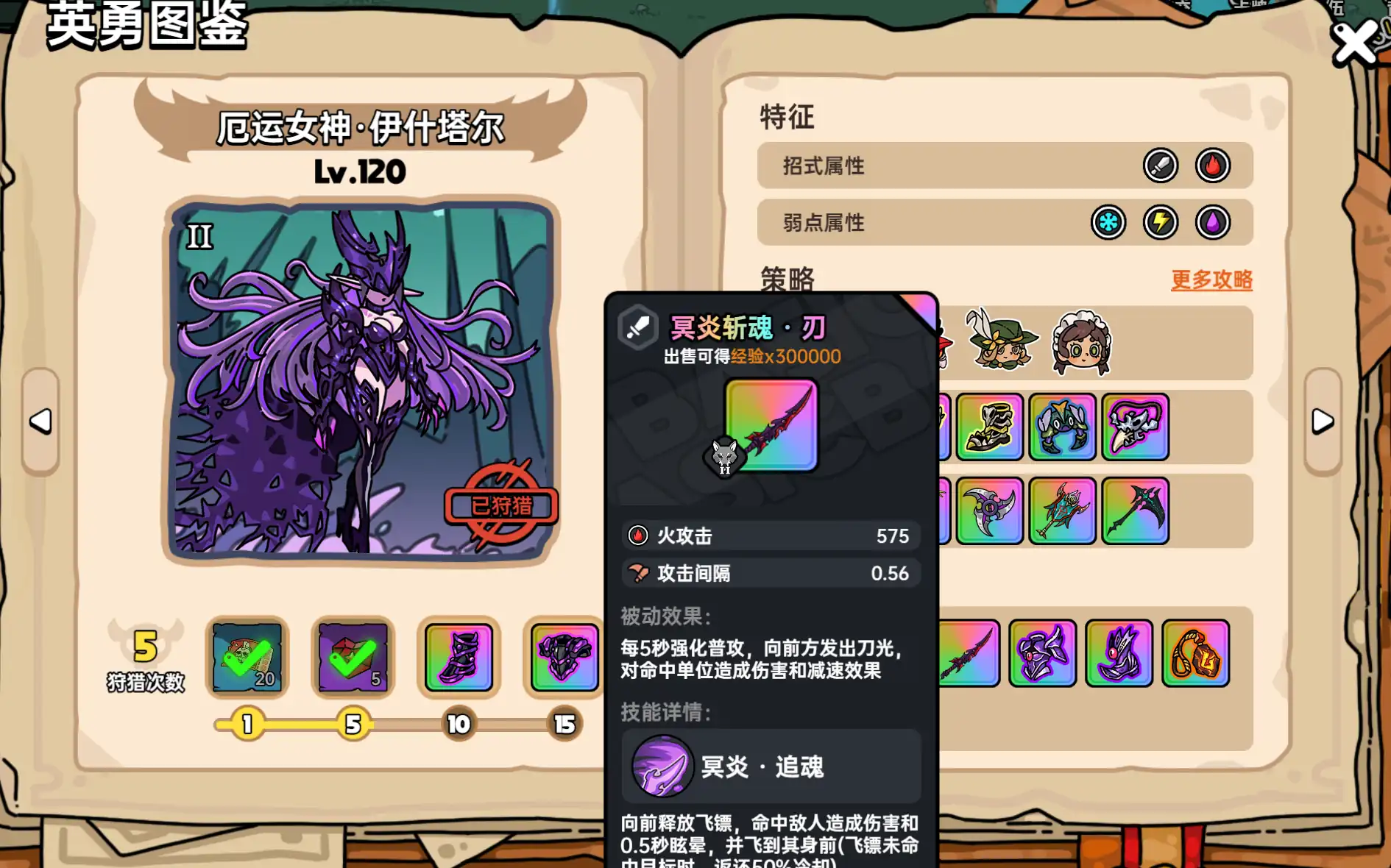Select the shuriken weapon icon

(x=988, y=511)
